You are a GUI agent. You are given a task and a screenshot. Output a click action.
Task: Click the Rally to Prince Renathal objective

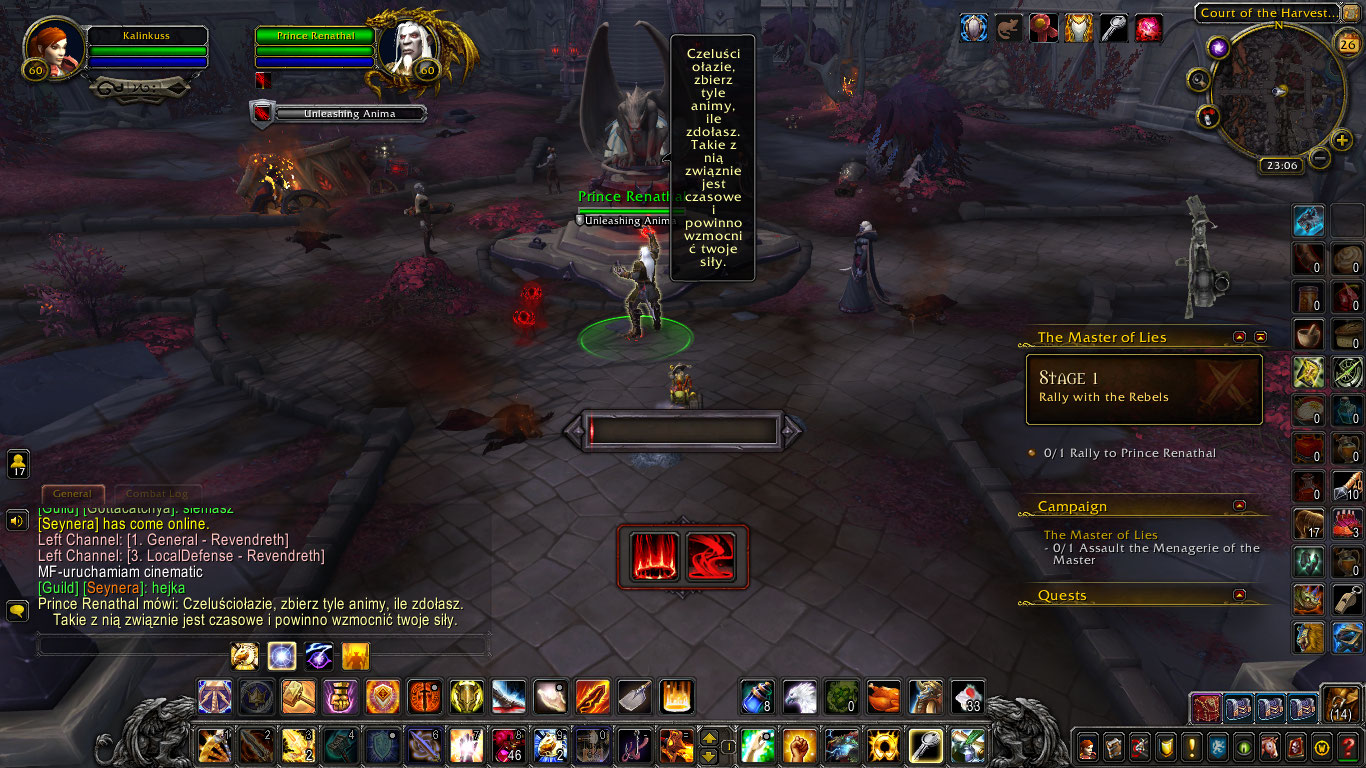click(x=1128, y=452)
